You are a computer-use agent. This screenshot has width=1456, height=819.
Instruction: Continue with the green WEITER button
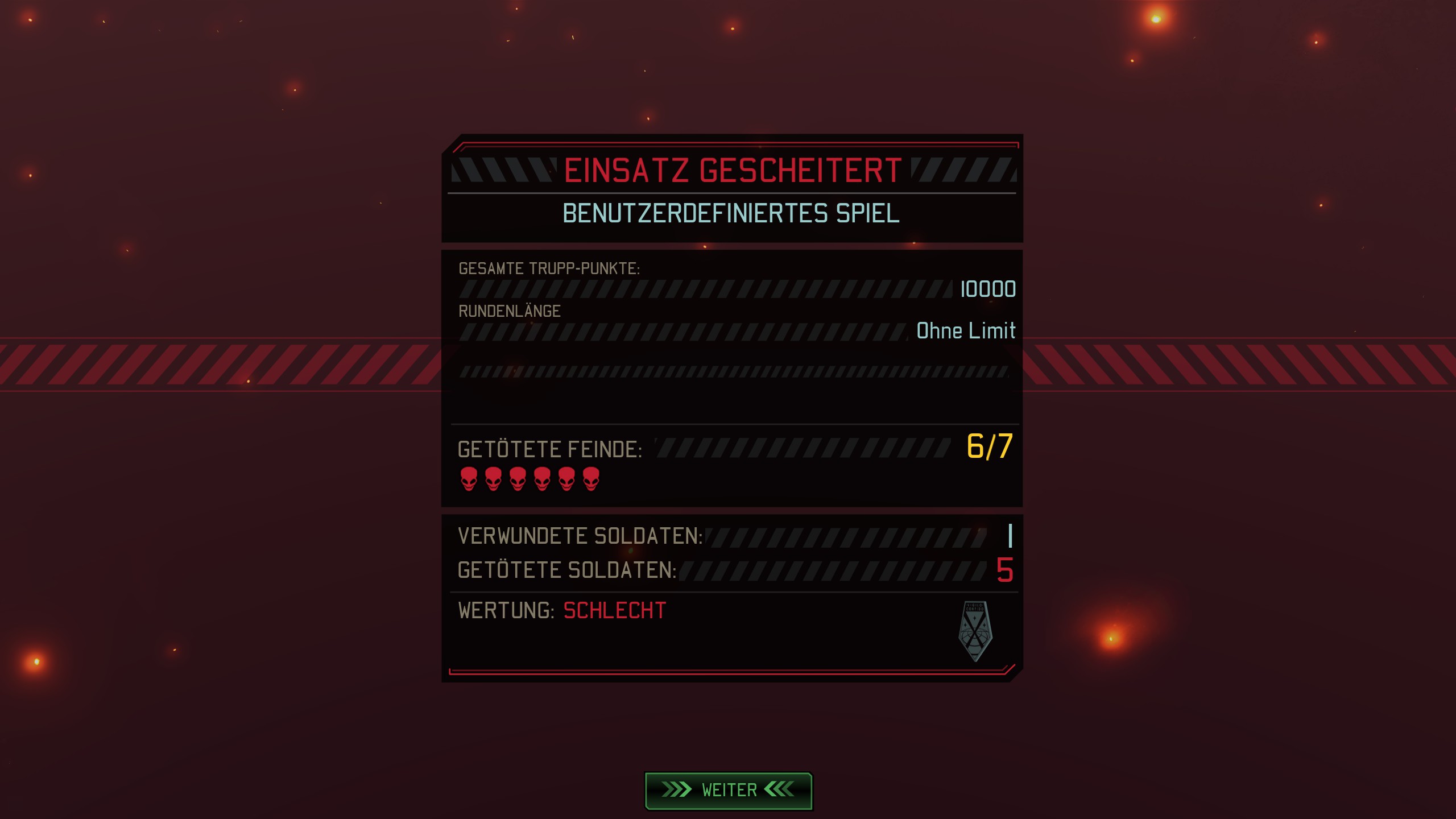coord(729,790)
